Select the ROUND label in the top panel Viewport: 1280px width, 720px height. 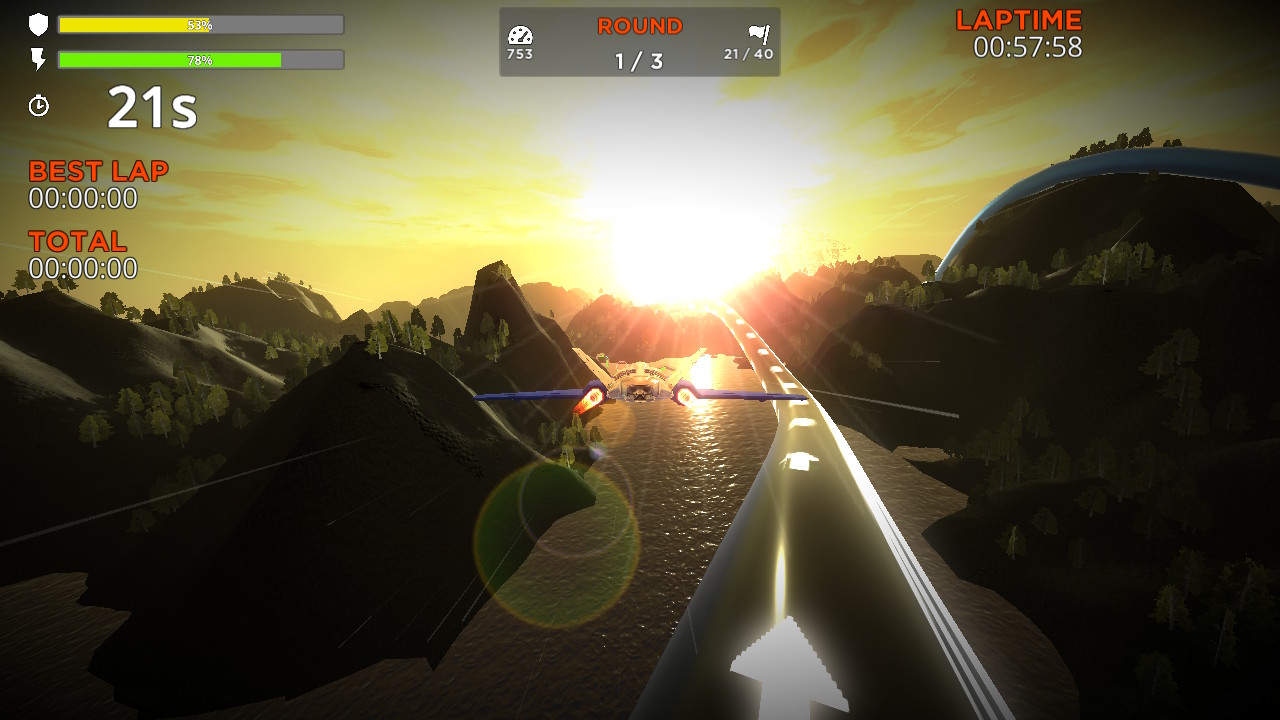tap(638, 26)
